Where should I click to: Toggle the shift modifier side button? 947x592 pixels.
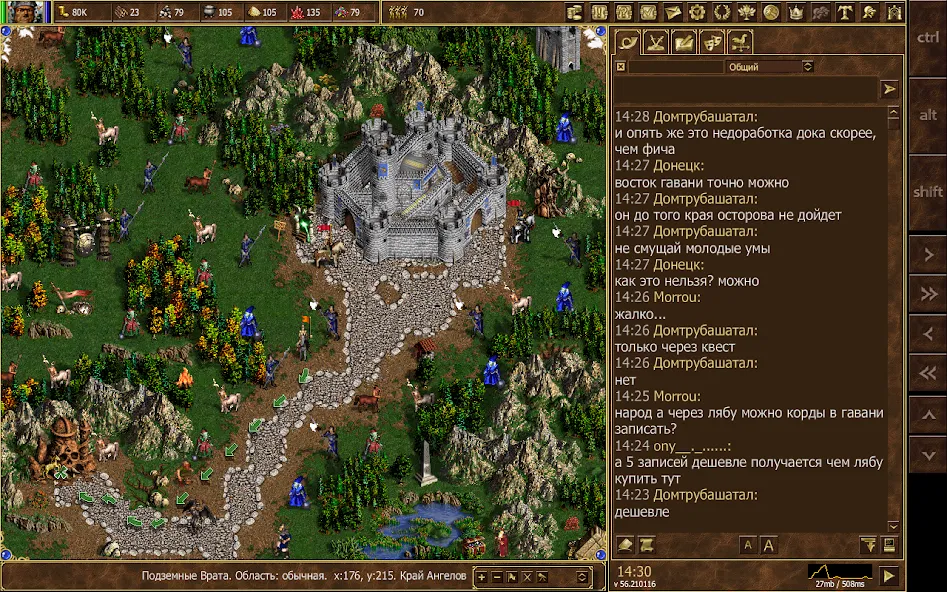[x=927, y=191]
